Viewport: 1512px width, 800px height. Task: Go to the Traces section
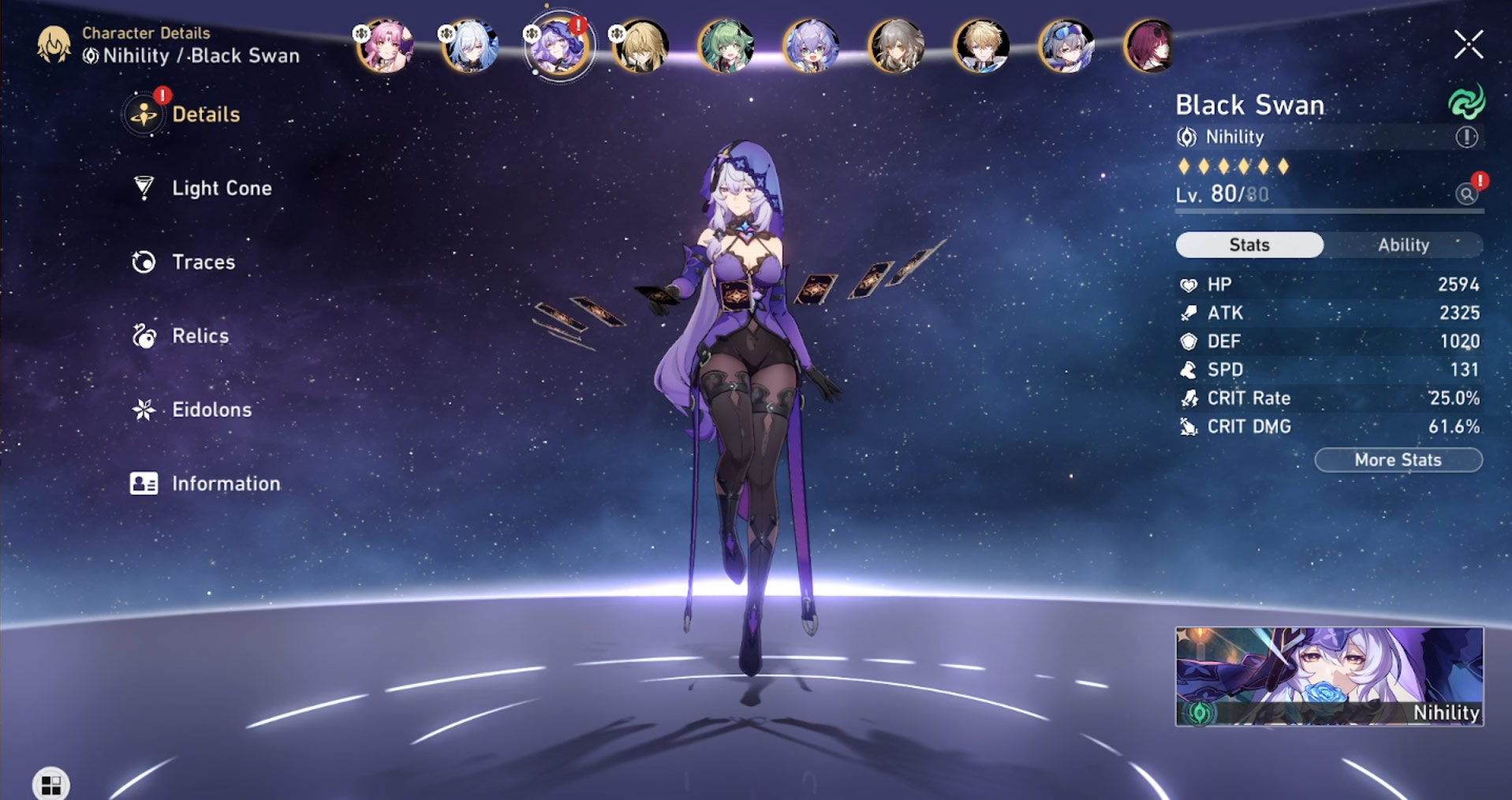pos(203,262)
